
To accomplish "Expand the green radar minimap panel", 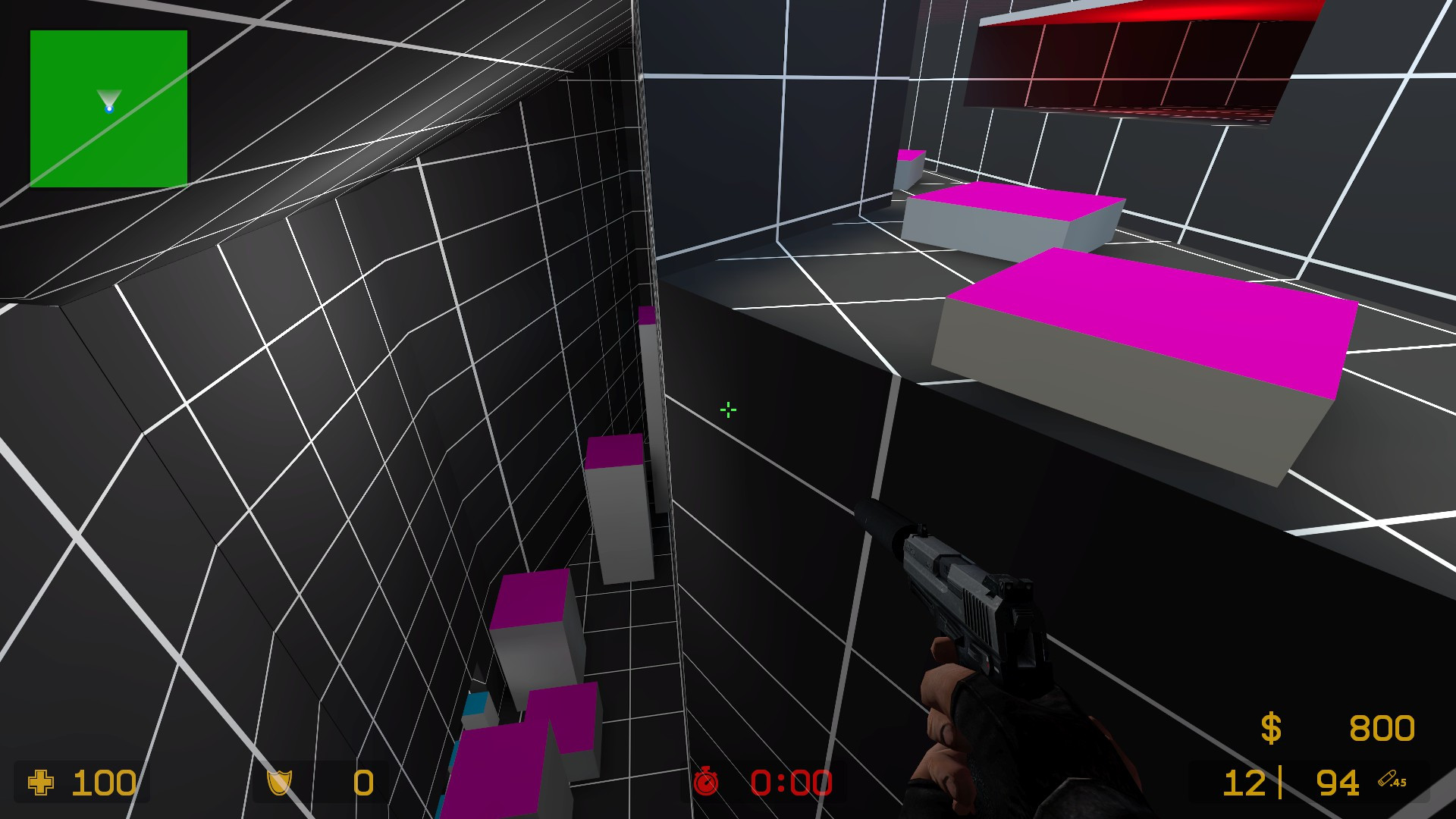I will (108, 108).
